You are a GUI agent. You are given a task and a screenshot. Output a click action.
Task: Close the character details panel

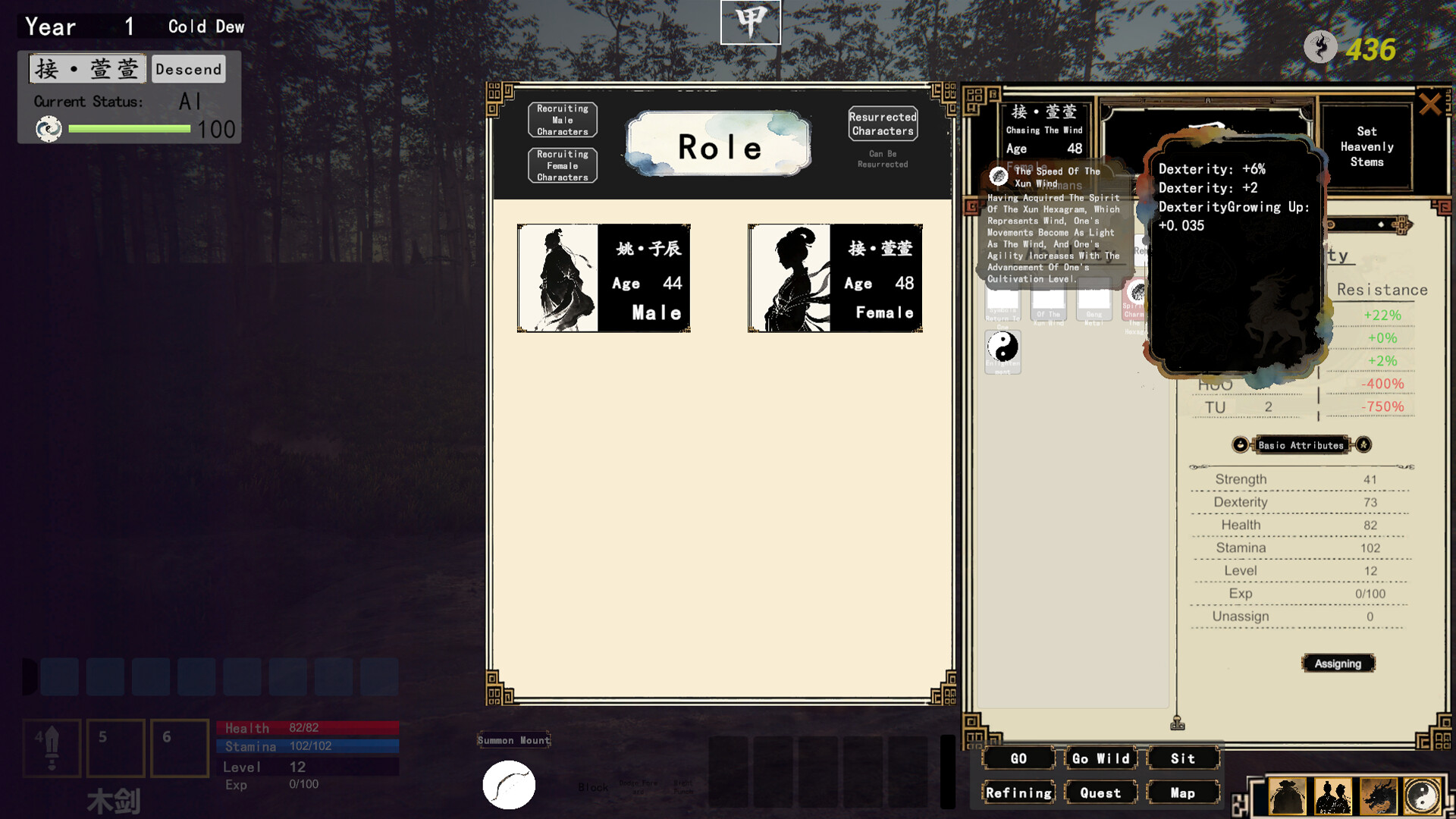coord(1429,104)
